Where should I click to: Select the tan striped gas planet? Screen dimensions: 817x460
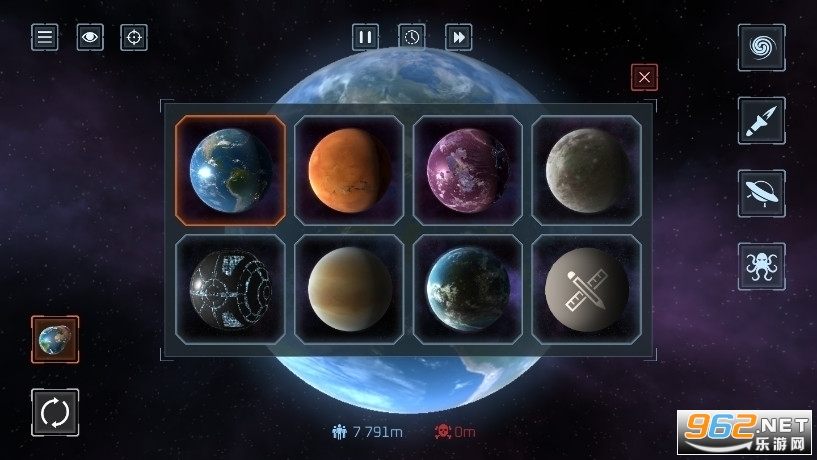pos(349,289)
